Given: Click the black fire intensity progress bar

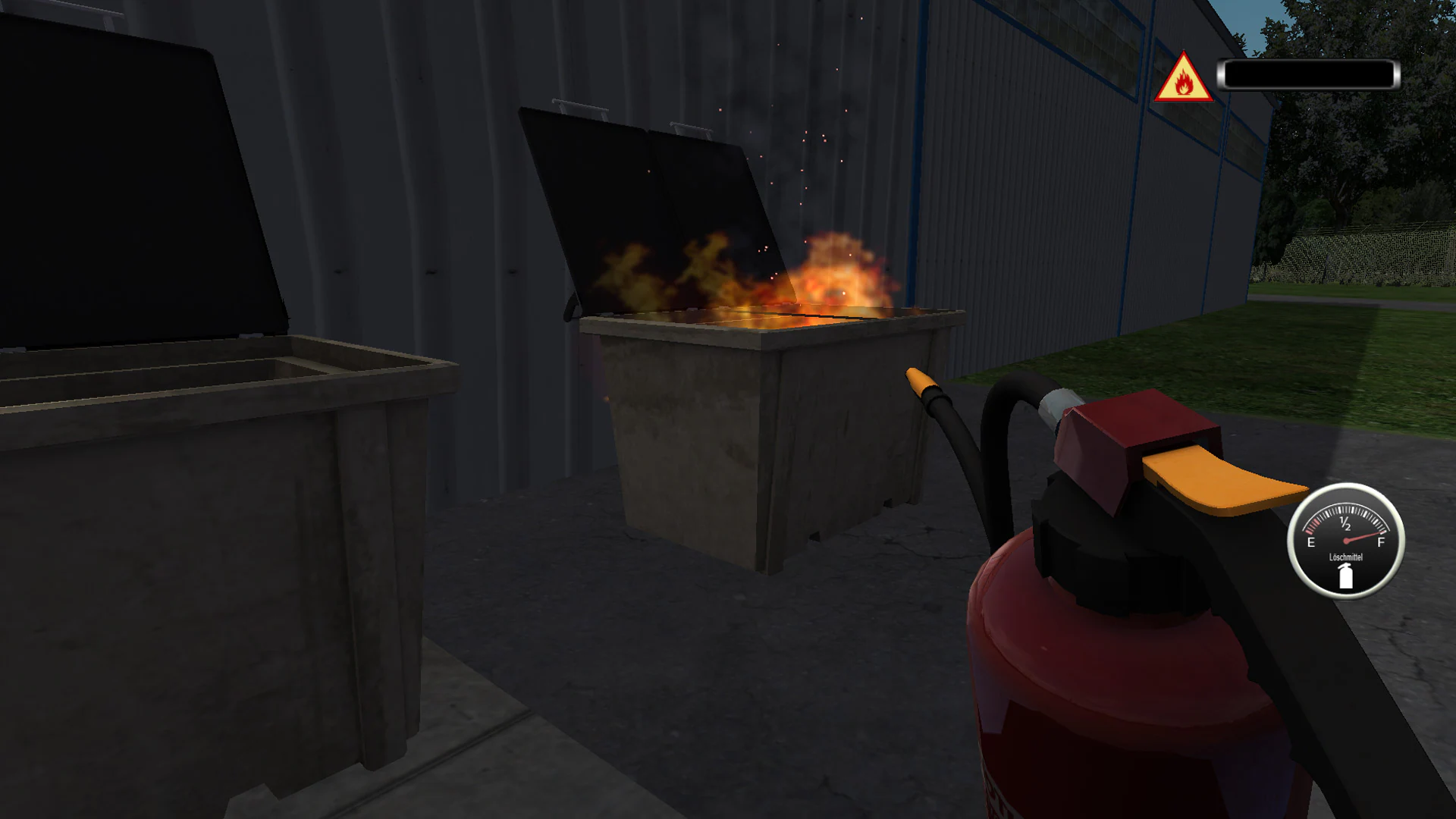Looking at the screenshot, I should tap(1308, 74).
